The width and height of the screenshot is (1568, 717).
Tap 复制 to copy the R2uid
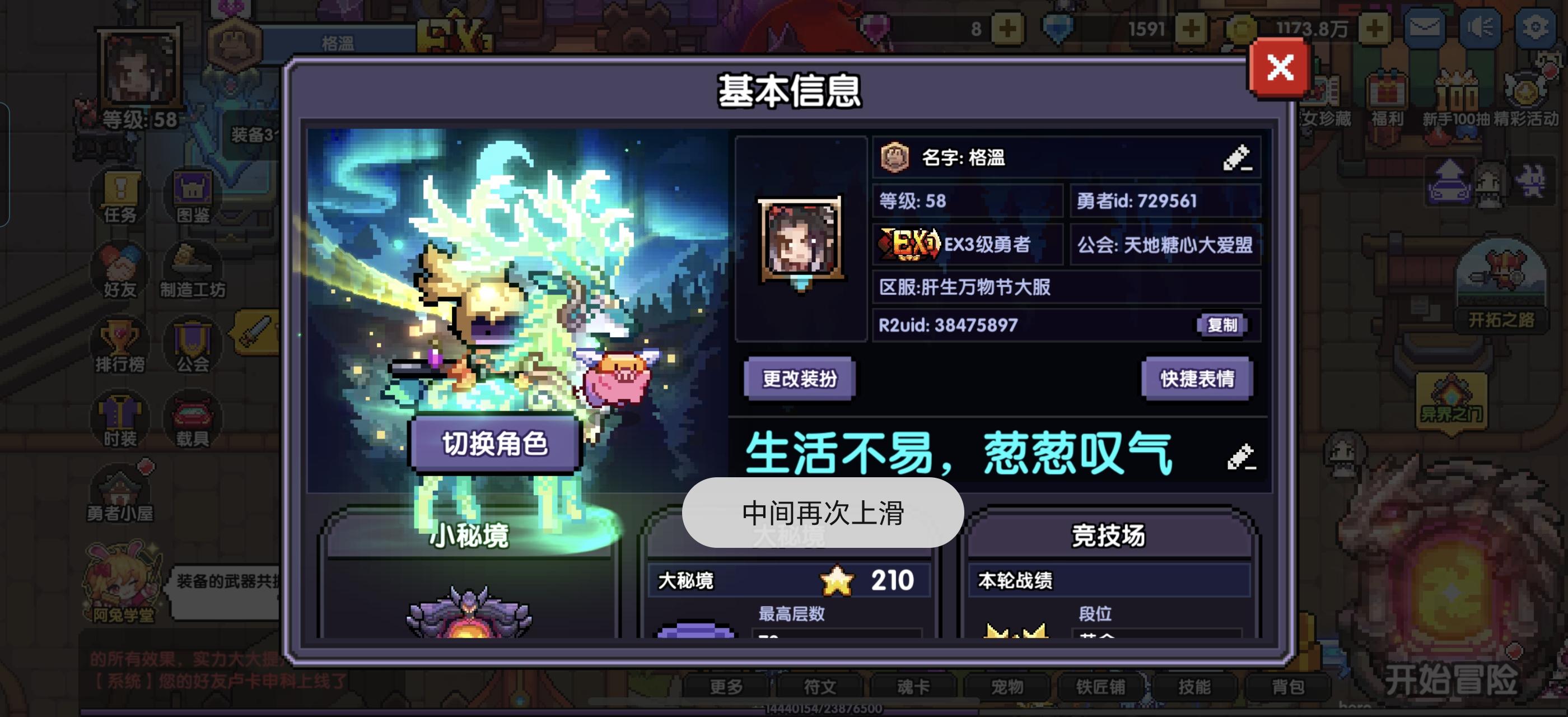click(1224, 325)
